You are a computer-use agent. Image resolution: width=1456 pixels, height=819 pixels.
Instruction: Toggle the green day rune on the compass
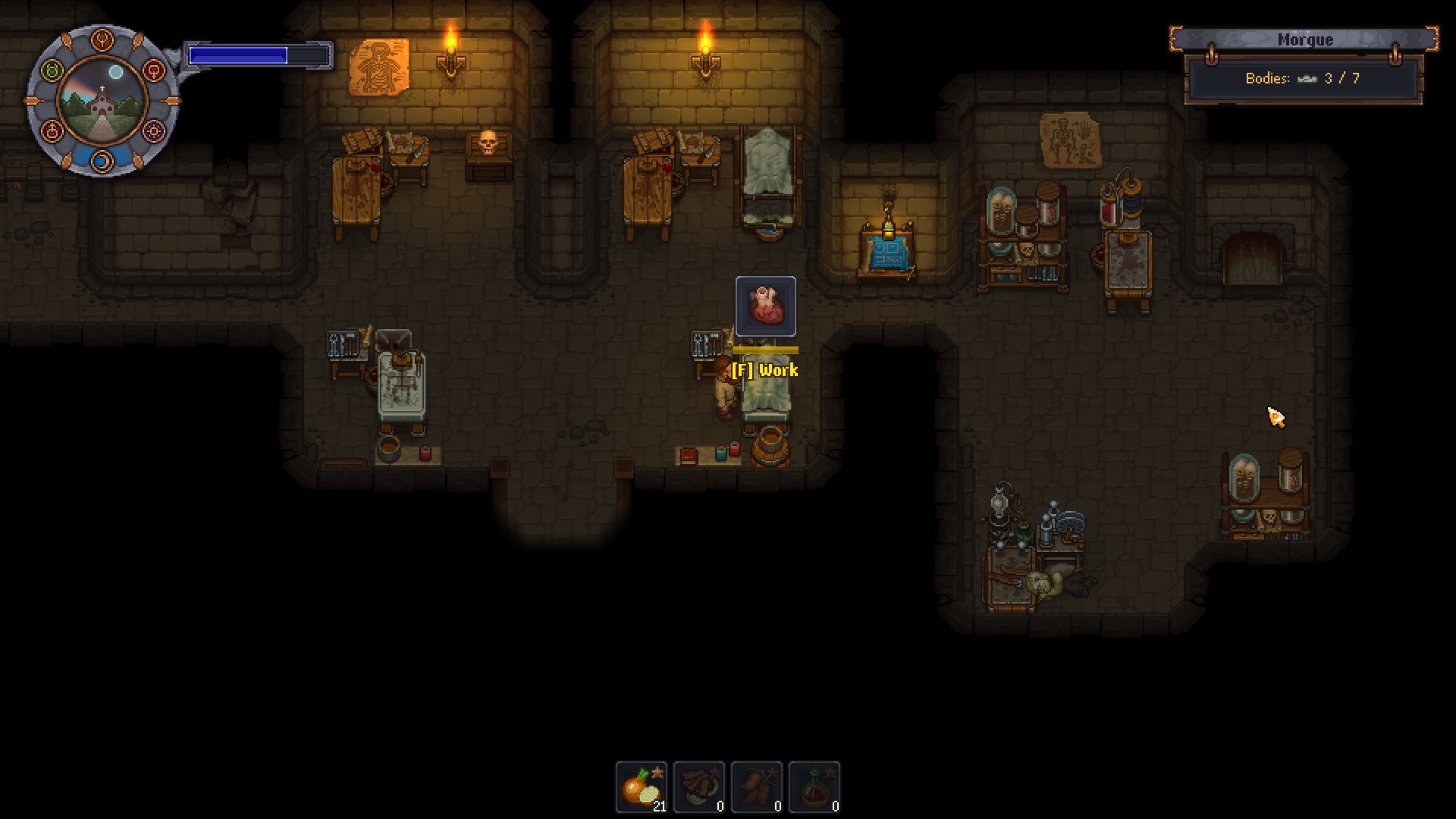[53, 71]
